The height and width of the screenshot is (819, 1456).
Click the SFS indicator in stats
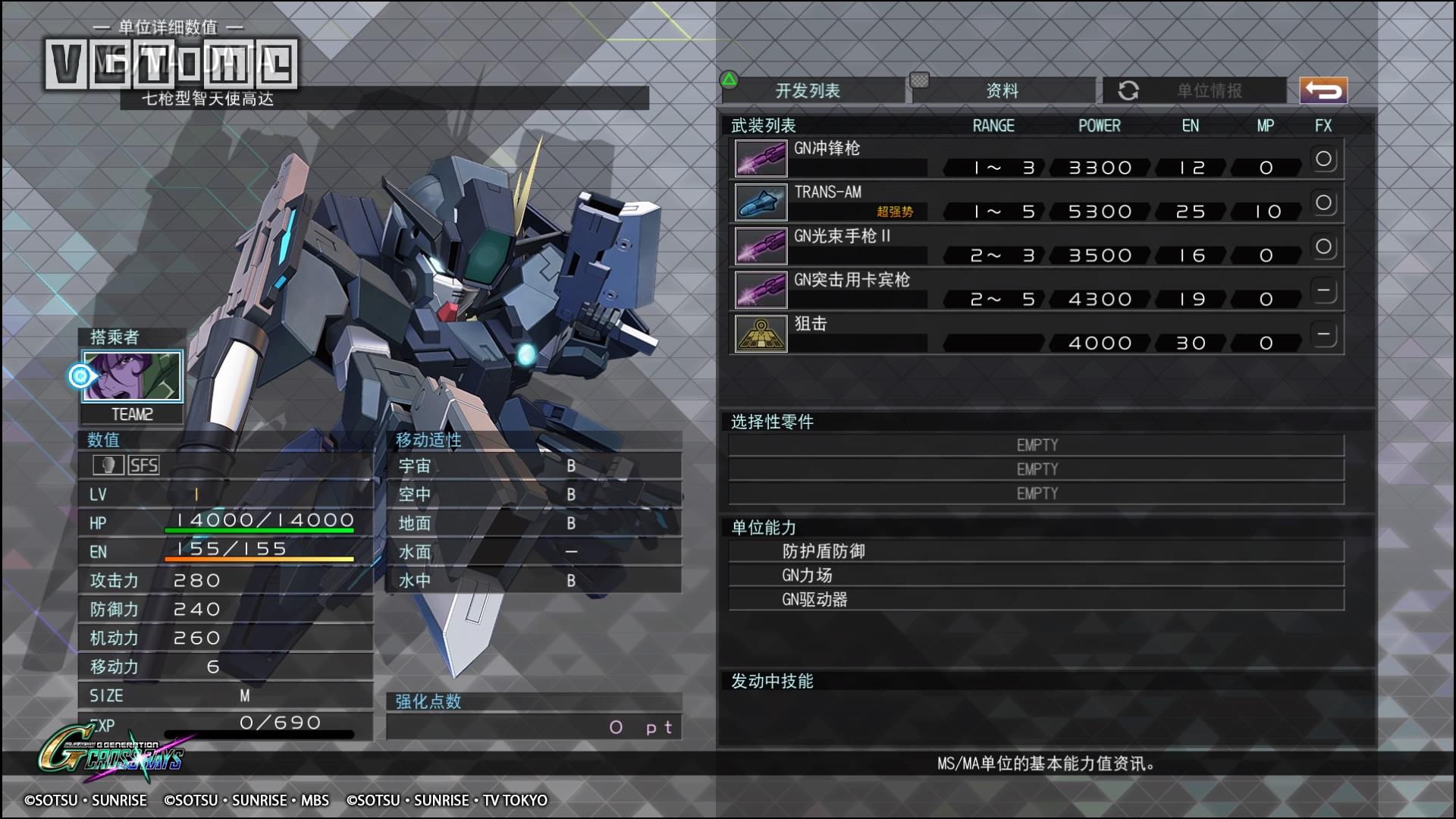pos(143,465)
